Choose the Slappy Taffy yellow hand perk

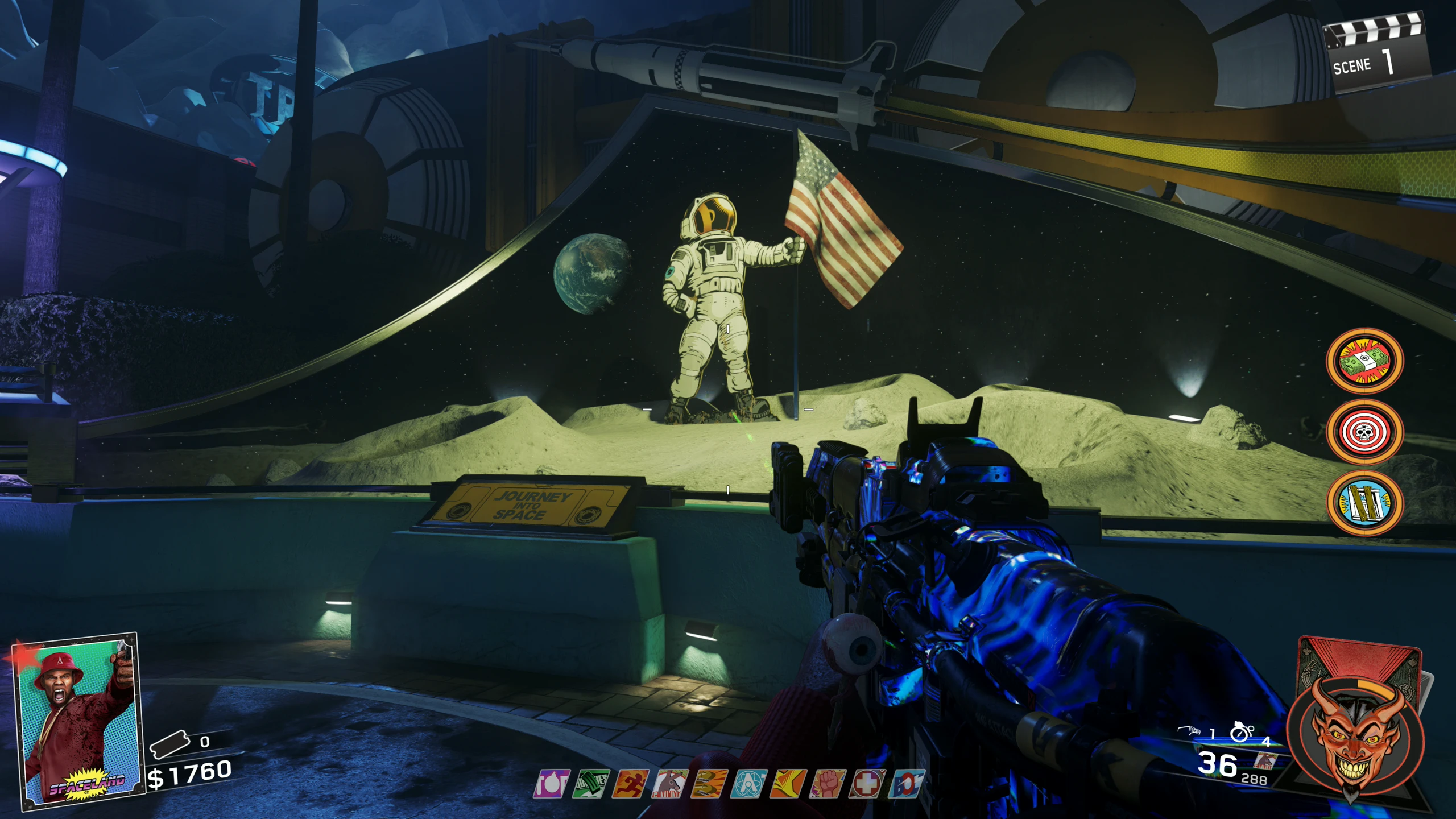click(x=788, y=784)
